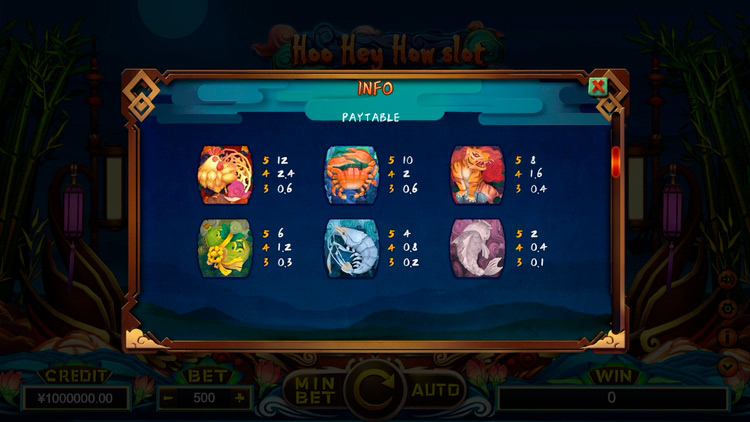Image resolution: width=750 pixels, height=422 pixels.
Task: Toggle the sound speaker icon
Action: pyautogui.click(x=728, y=280)
